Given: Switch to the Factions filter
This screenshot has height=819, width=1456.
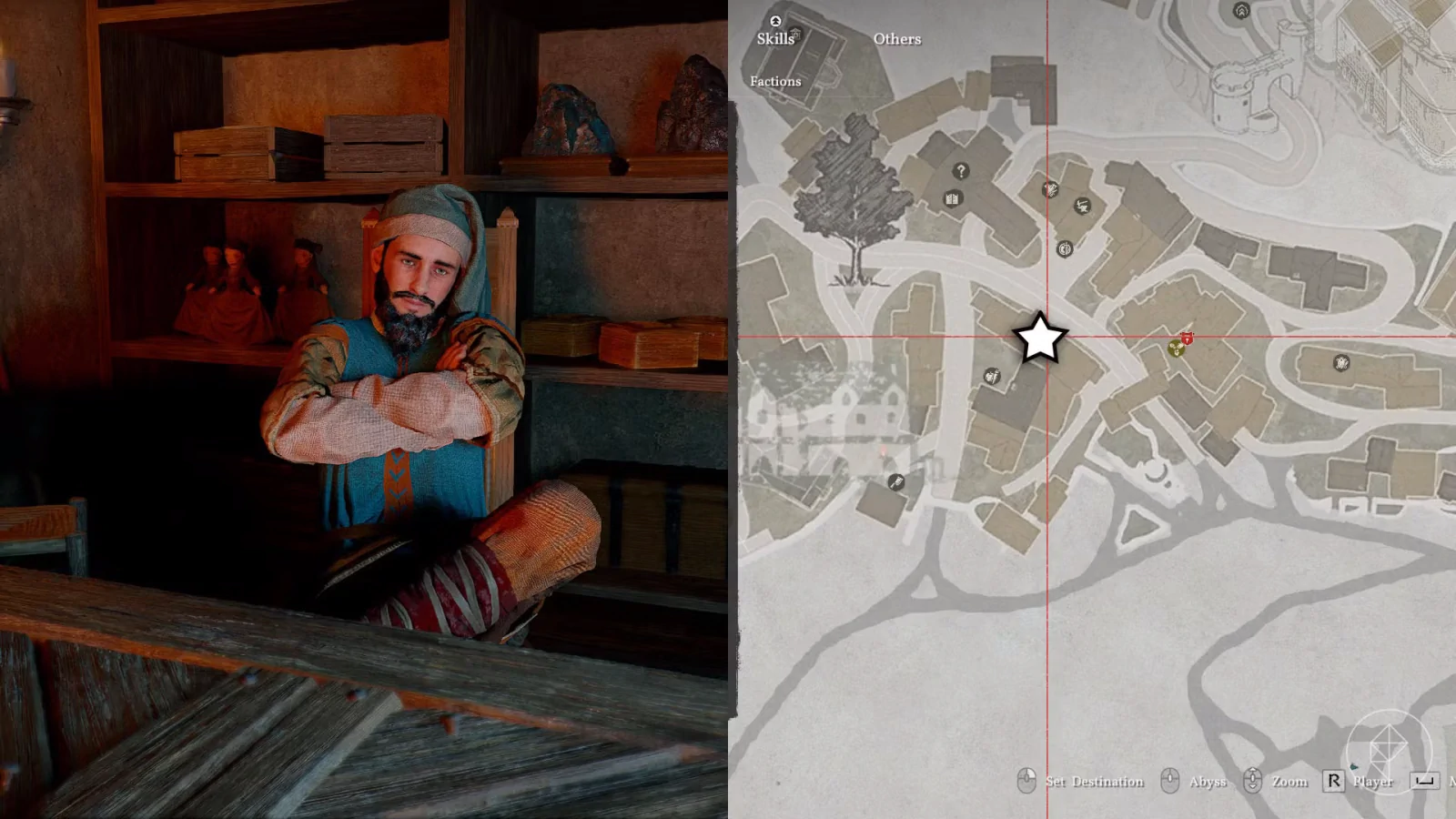Looking at the screenshot, I should (x=775, y=81).
